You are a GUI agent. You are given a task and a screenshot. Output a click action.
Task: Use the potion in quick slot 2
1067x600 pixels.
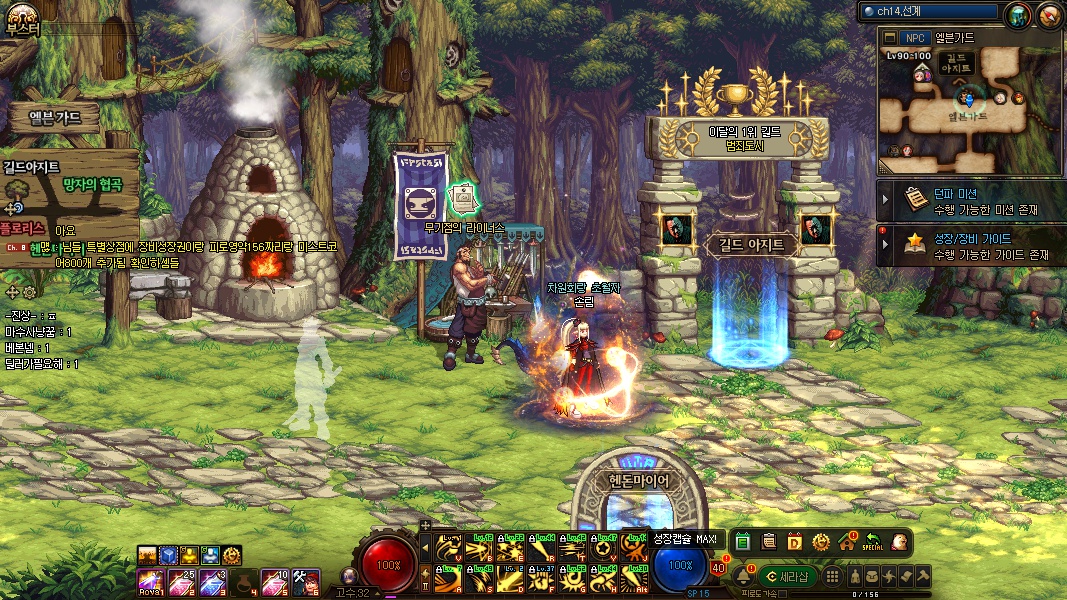tap(183, 581)
